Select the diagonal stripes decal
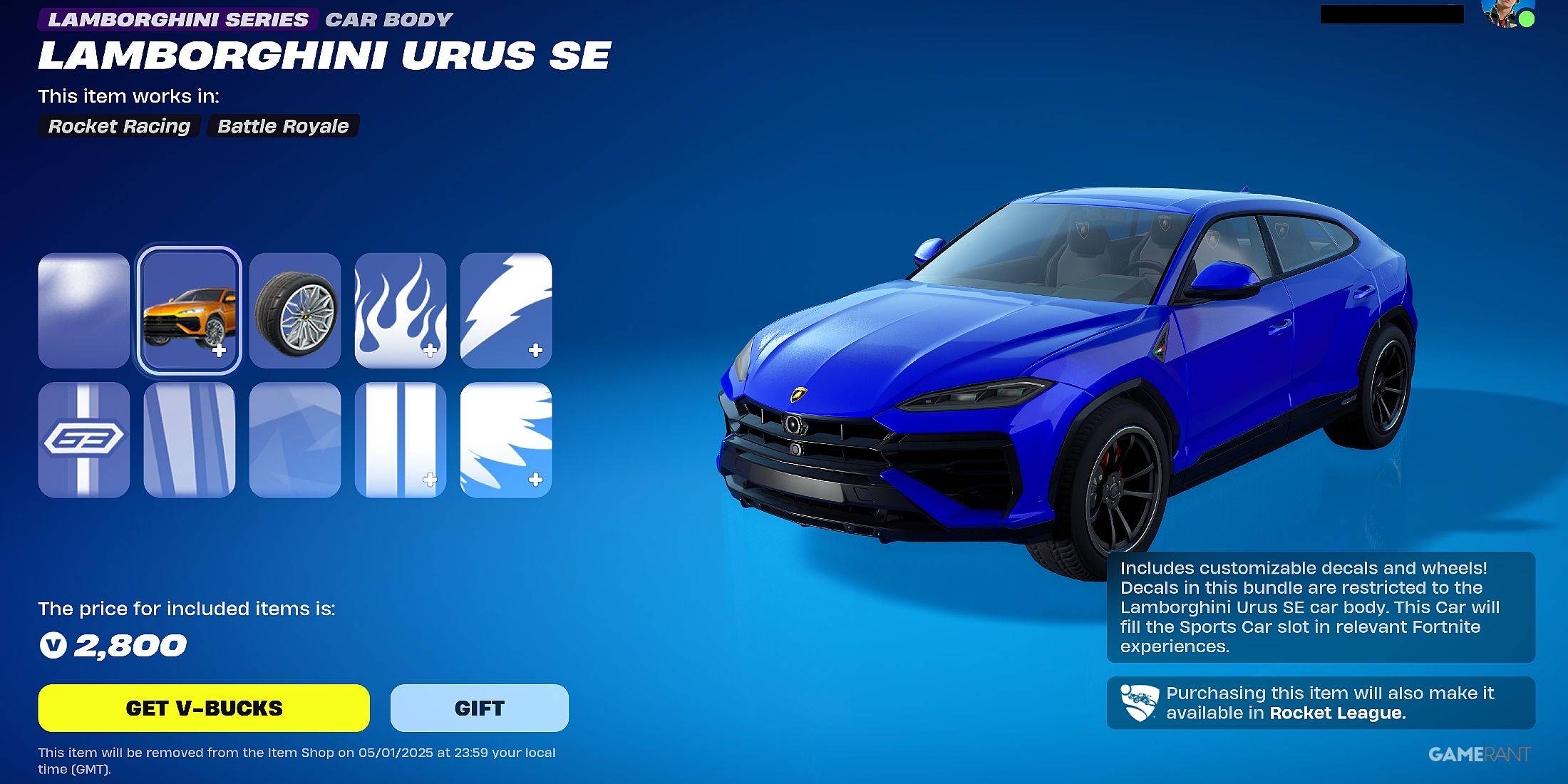The width and height of the screenshot is (1568, 784). click(190, 437)
